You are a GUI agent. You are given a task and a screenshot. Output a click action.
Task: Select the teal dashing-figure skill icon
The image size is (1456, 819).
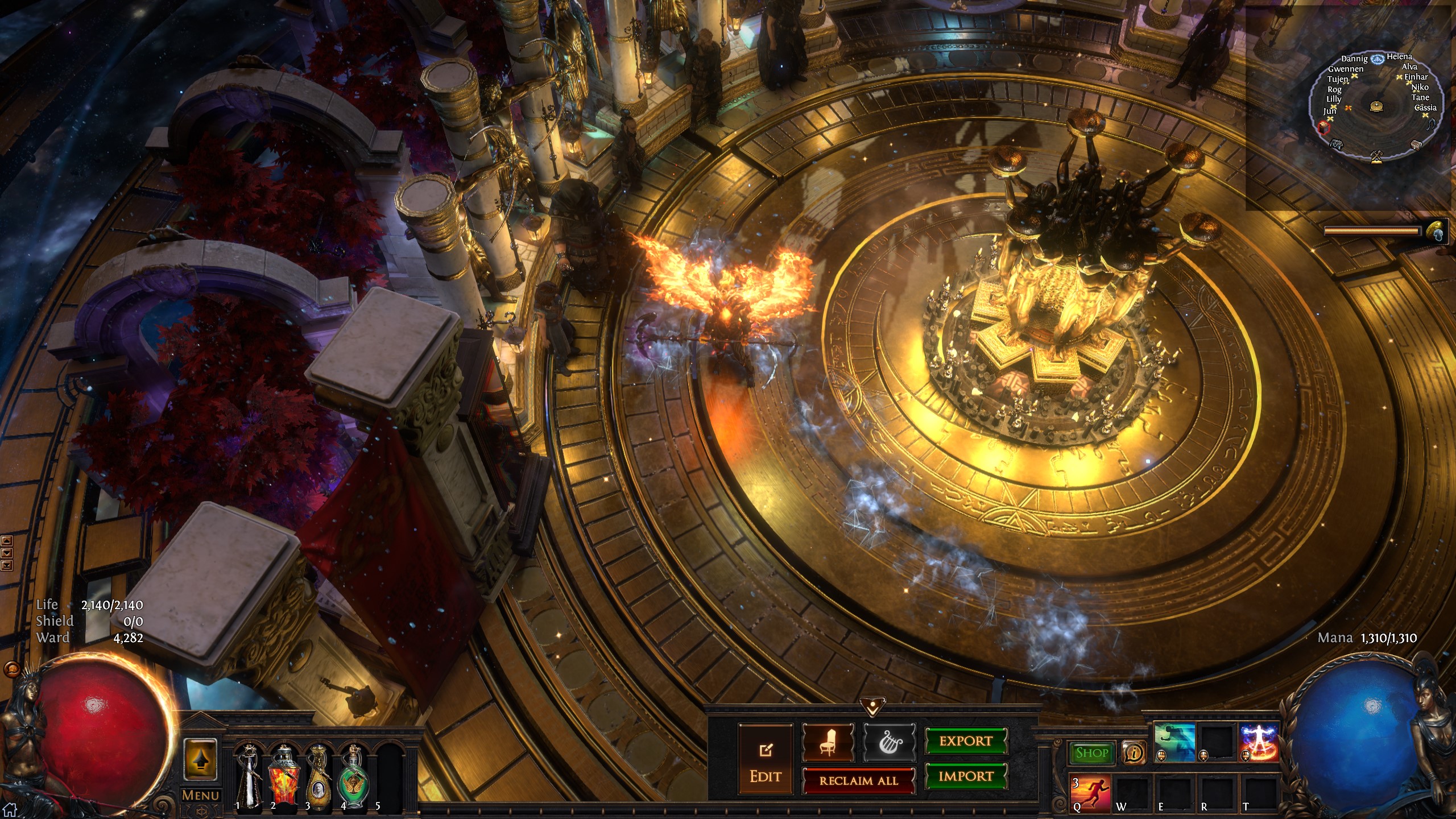click(x=1173, y=742)
